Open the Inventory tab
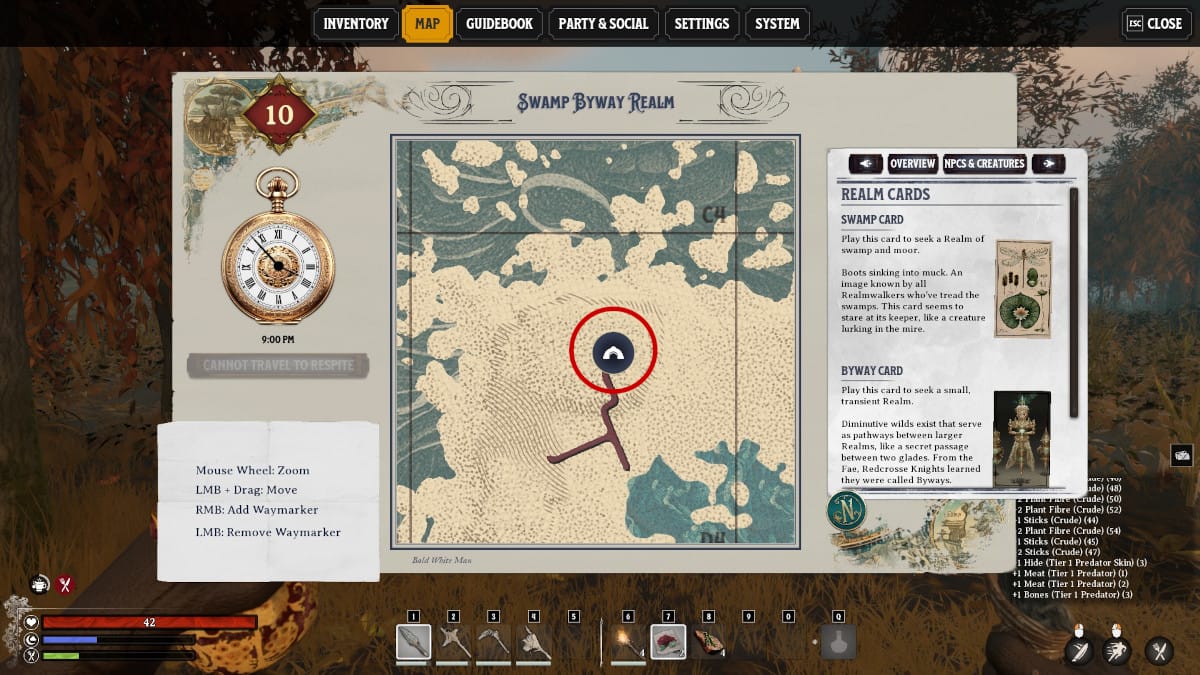This screenshot has width=1200, height=675. point(356,24)
